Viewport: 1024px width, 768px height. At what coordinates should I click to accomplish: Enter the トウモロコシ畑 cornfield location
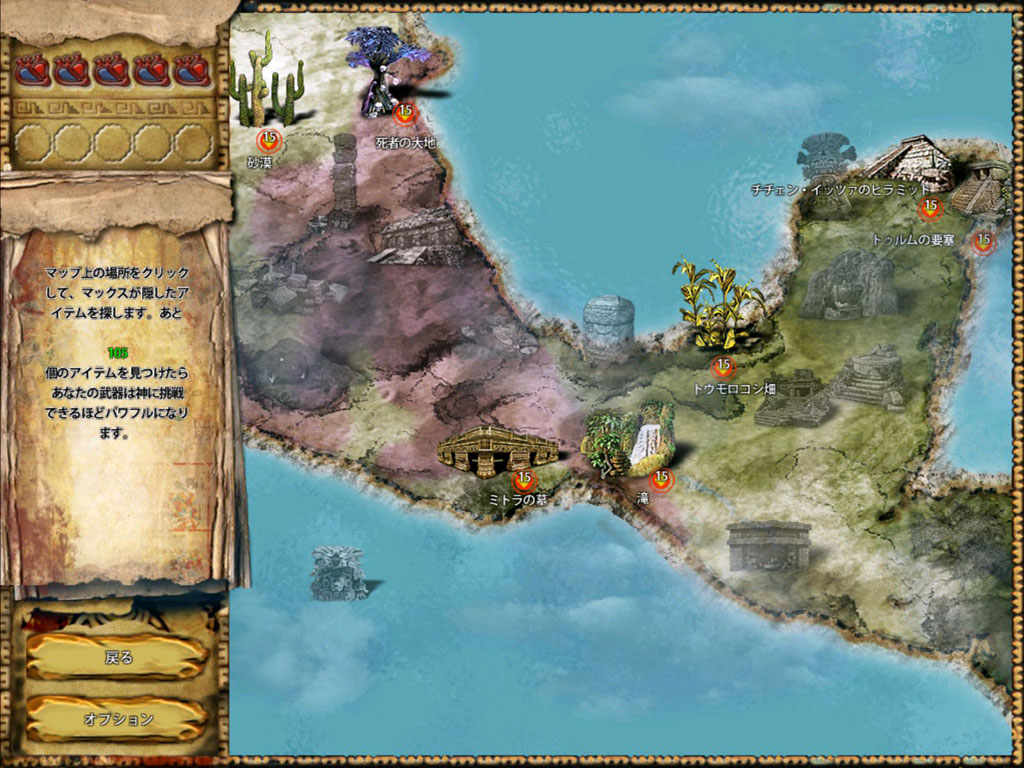(x=722, y=367)
